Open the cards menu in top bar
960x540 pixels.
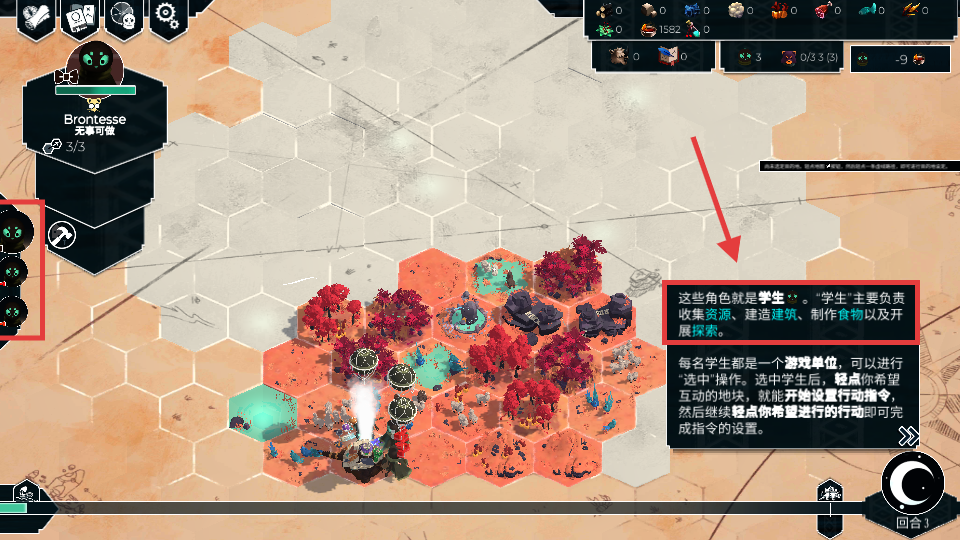tap(80, 15)
